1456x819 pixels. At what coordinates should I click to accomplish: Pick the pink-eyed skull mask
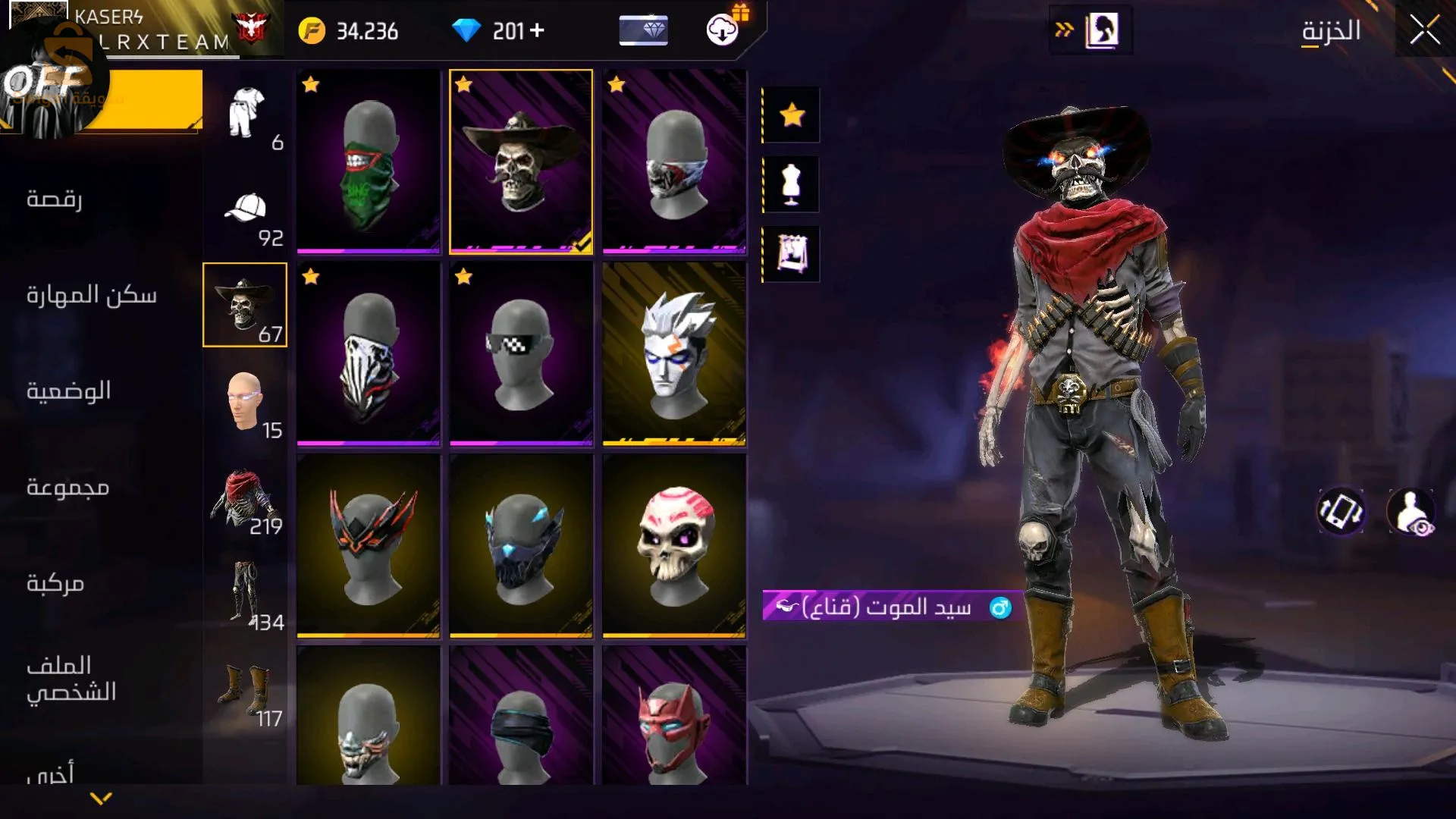[674, 544]
